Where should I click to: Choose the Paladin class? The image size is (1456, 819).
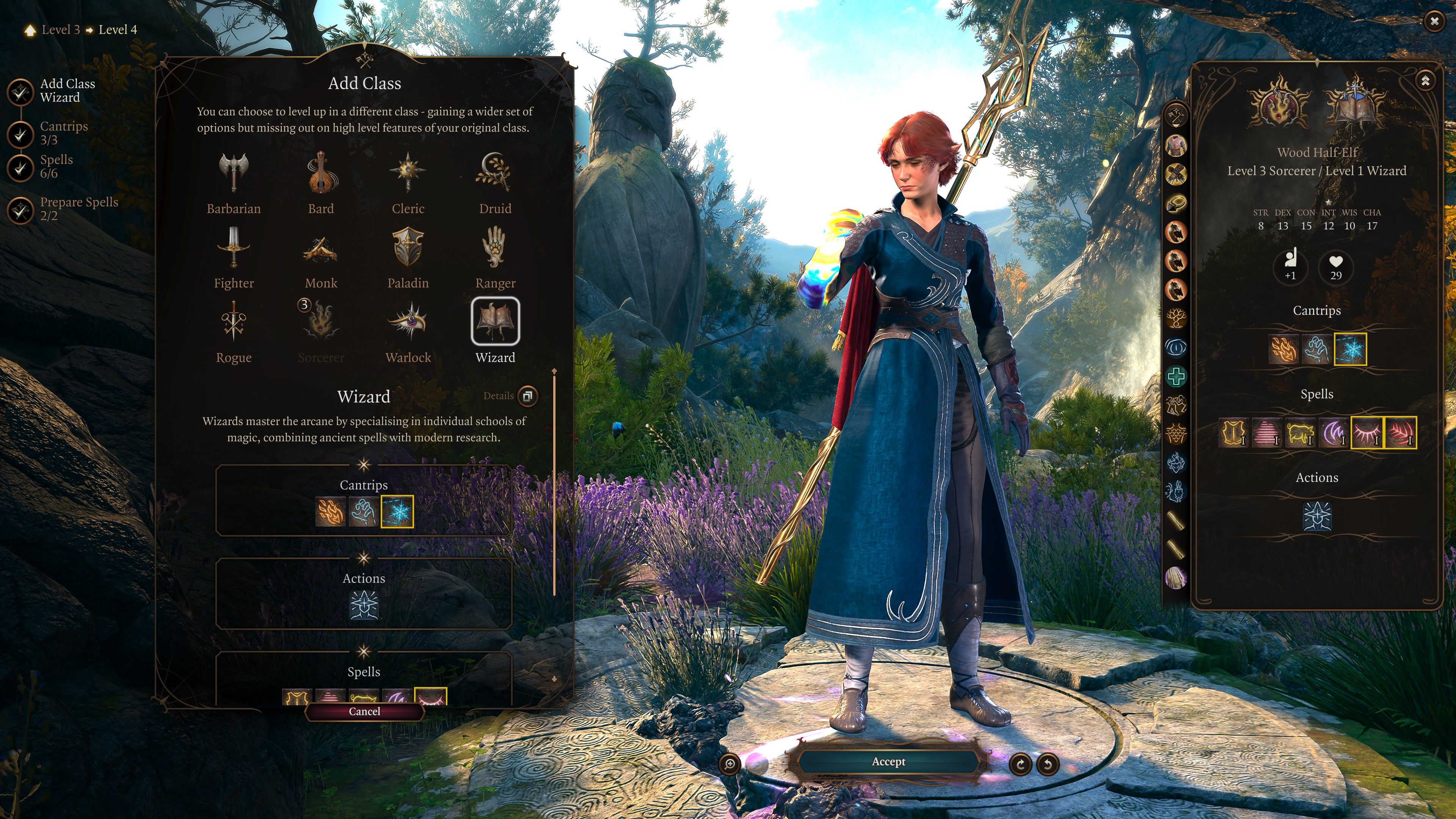[x=408, y=248]
